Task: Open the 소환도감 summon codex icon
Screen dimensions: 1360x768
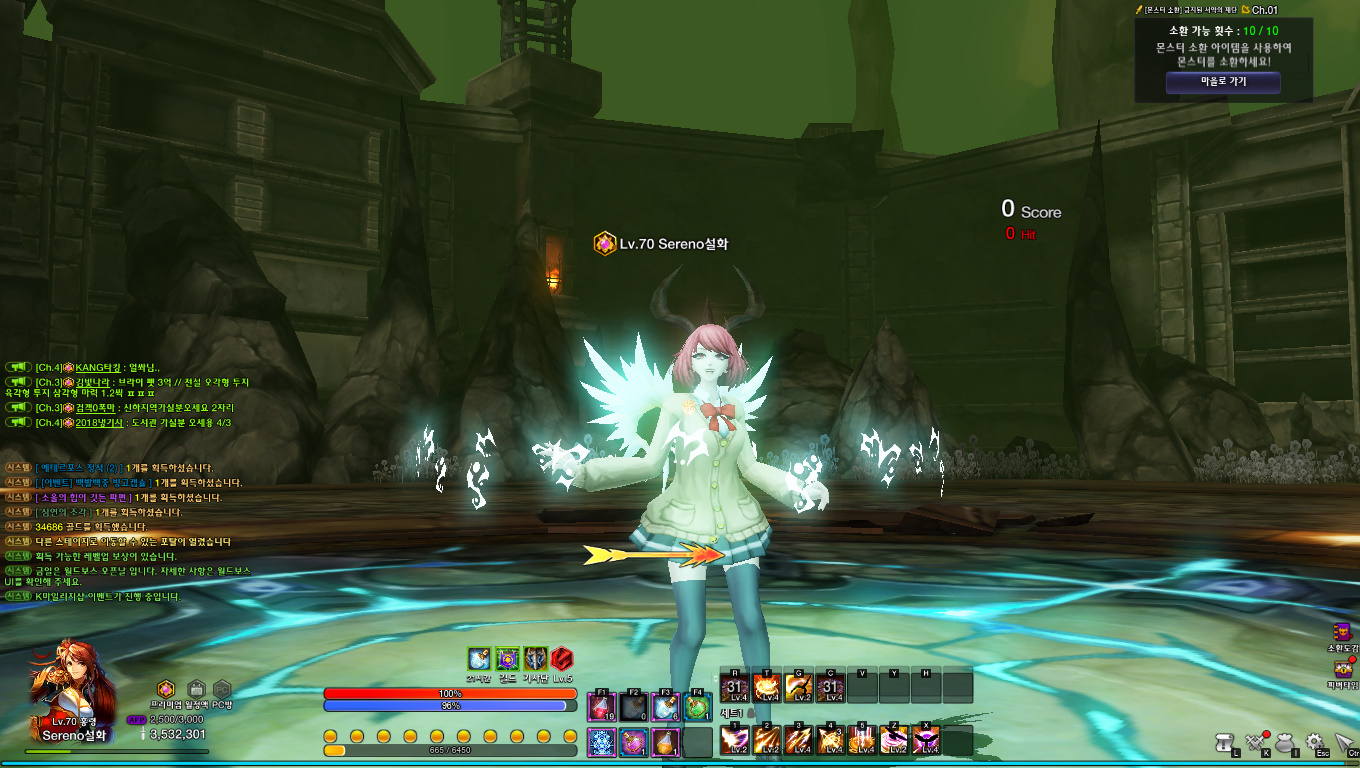Action: (1342, 632)
